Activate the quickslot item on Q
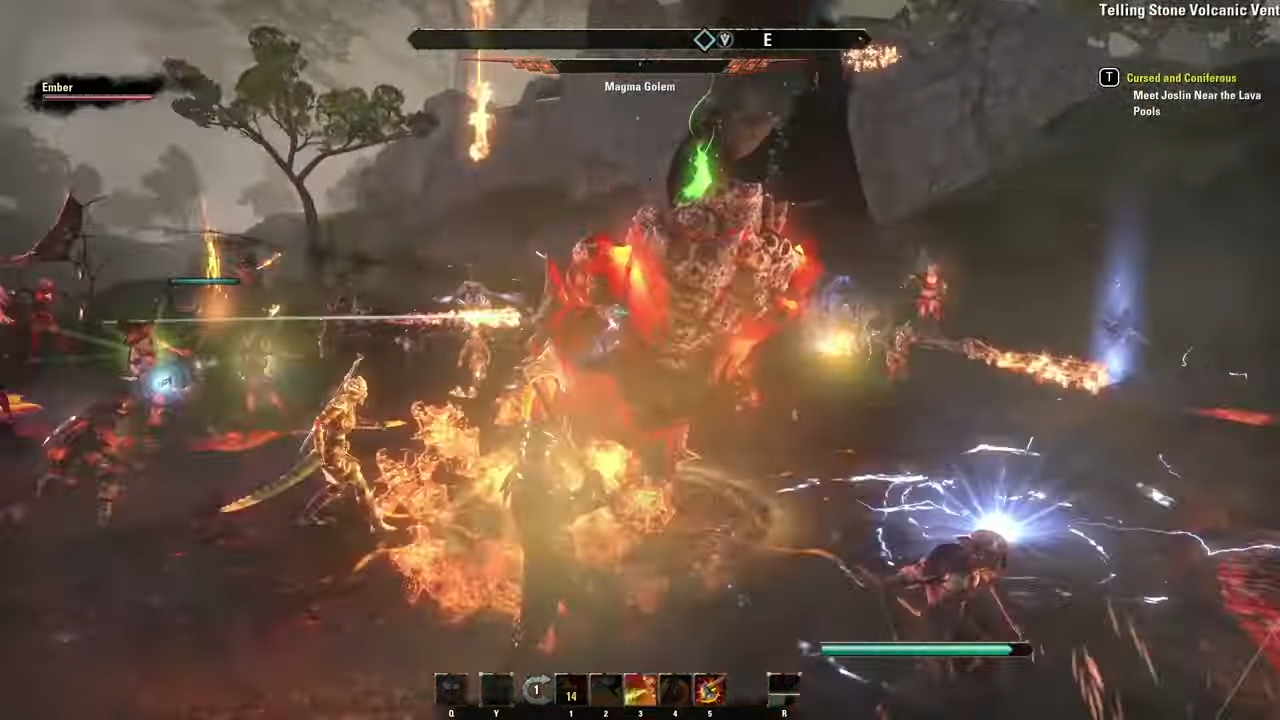1280x720 pixels. pyautogui.click(x=451, y=688)
